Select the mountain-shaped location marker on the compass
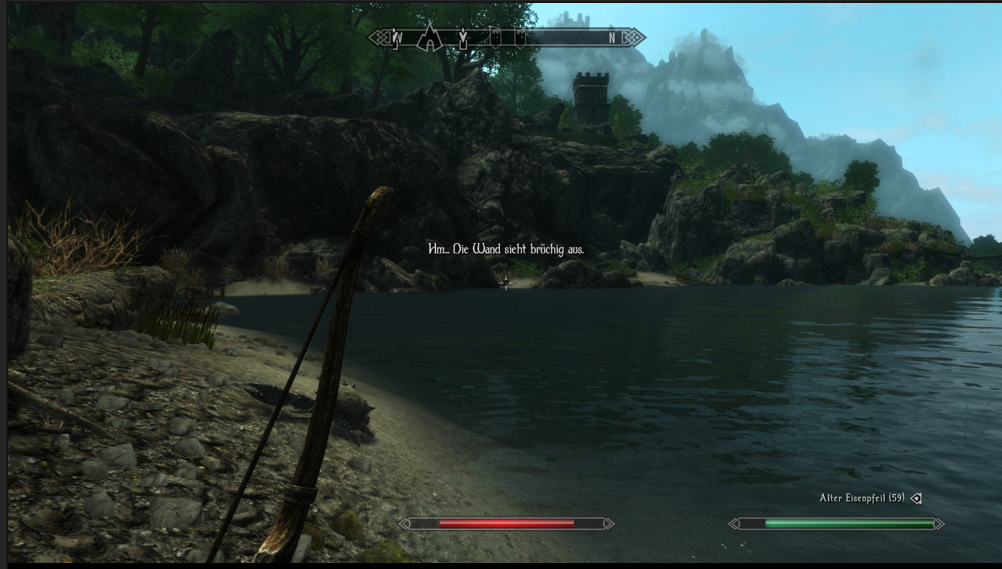Screen dimensions: 1002x569 (x=430, y=37)
